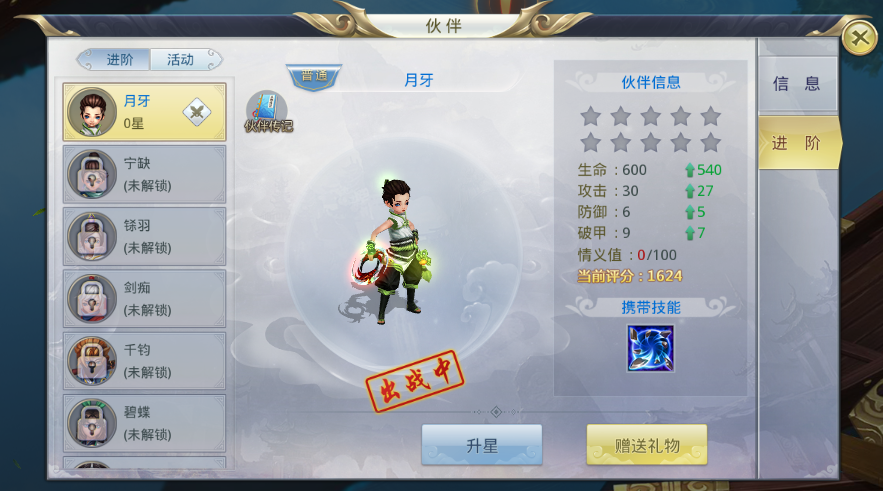Open the 信息 side tab

click(x=797, y=84)
